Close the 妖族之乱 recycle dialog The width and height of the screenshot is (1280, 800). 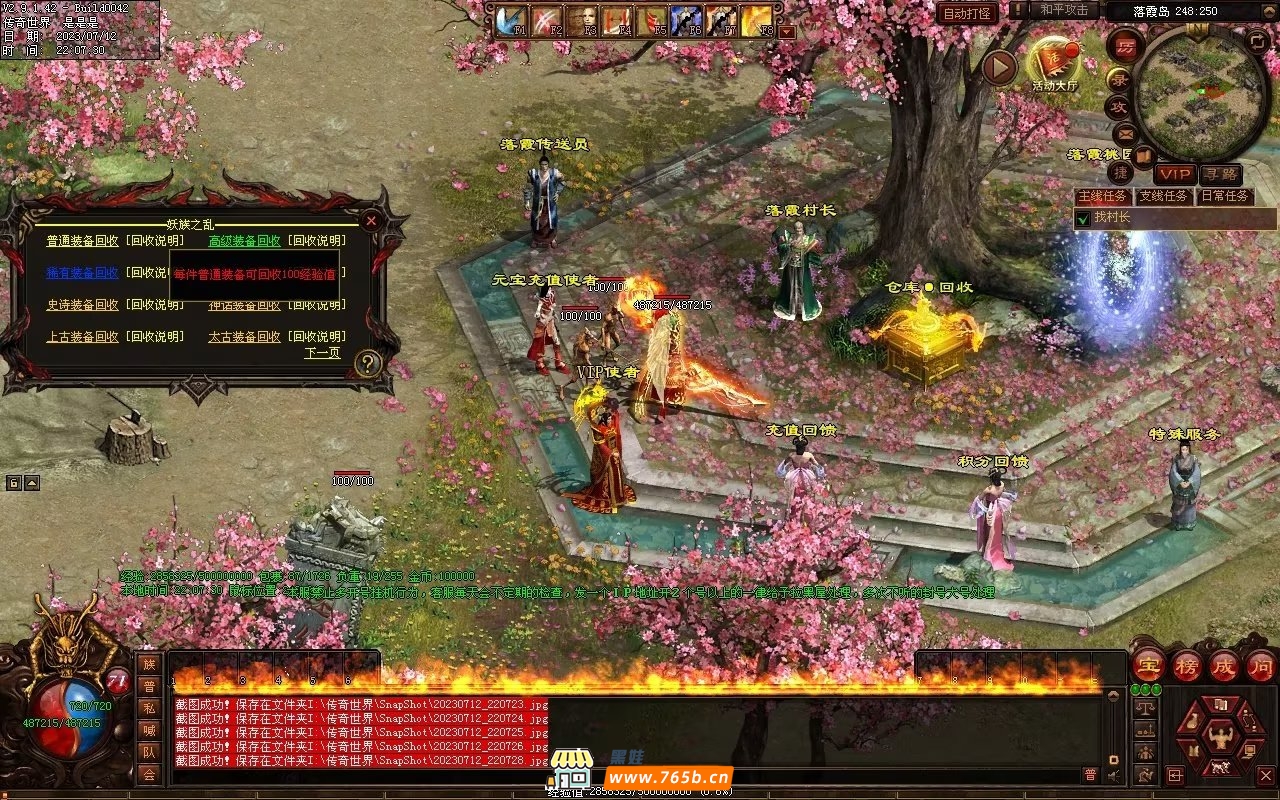tap(371, 220)
